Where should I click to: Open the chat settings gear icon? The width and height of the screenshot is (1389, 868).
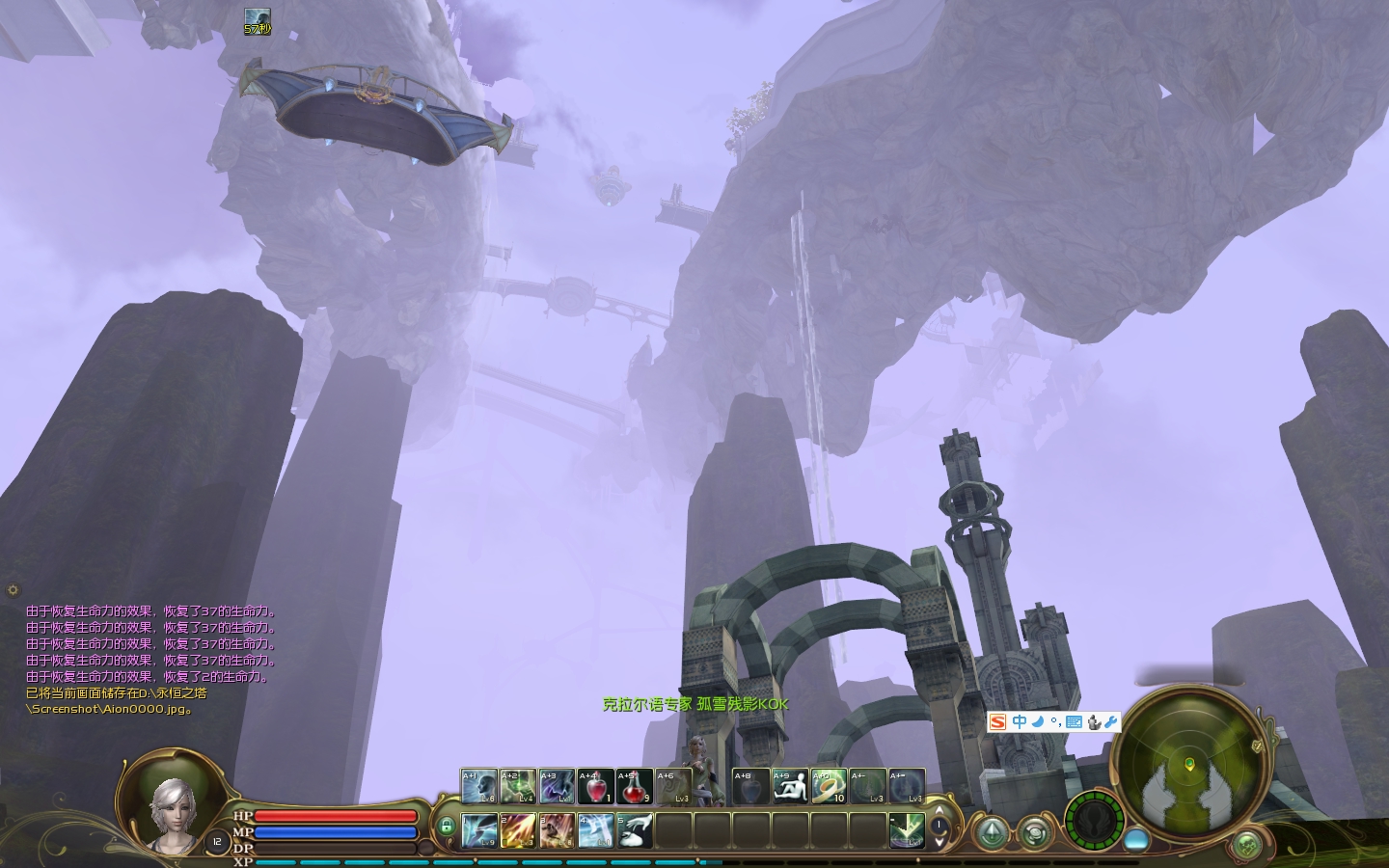(13, 589)
